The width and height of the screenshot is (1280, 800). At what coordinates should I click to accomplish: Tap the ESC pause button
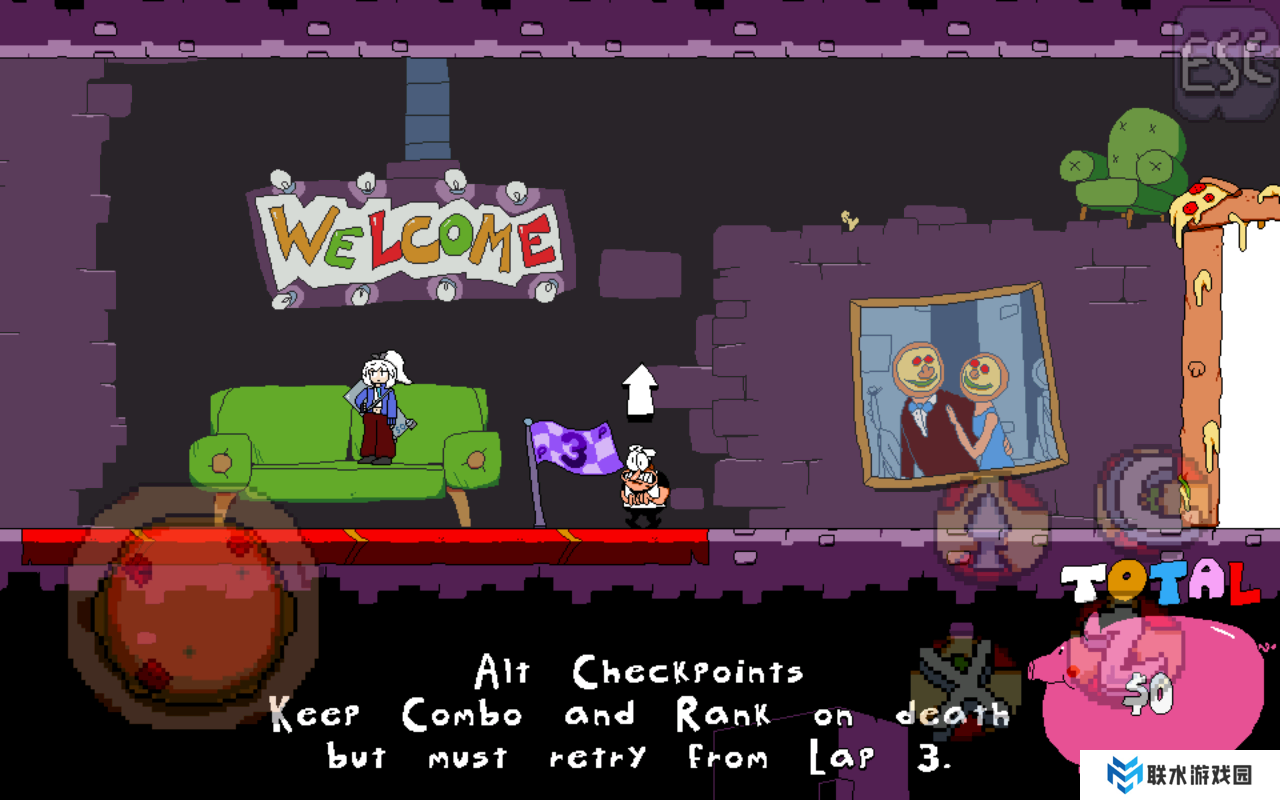pyautogui.click(x=1225, y=67)
